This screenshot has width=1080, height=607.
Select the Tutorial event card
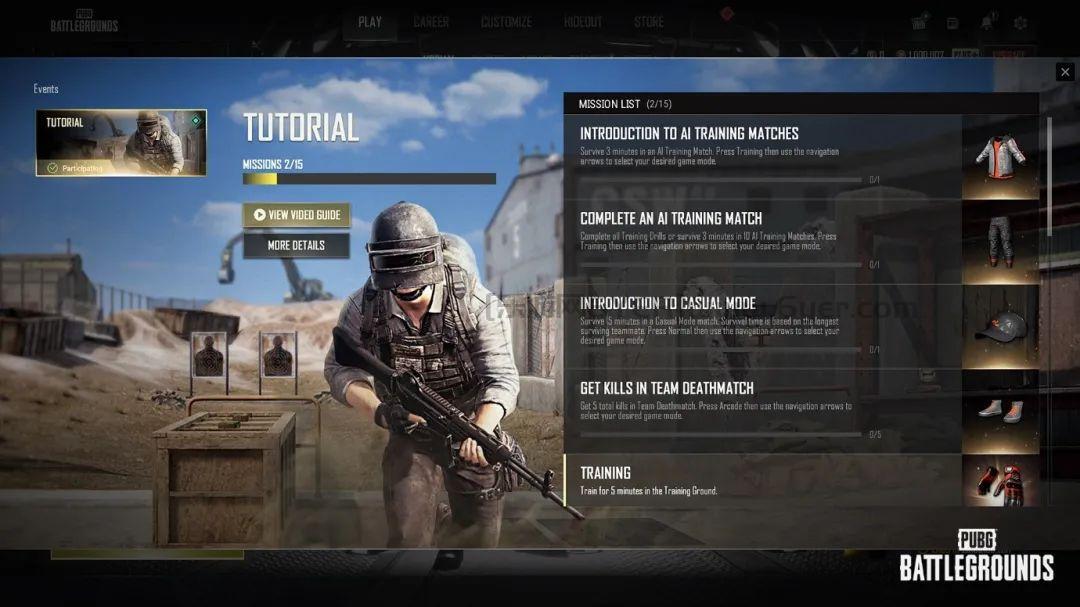pos(121,143)
